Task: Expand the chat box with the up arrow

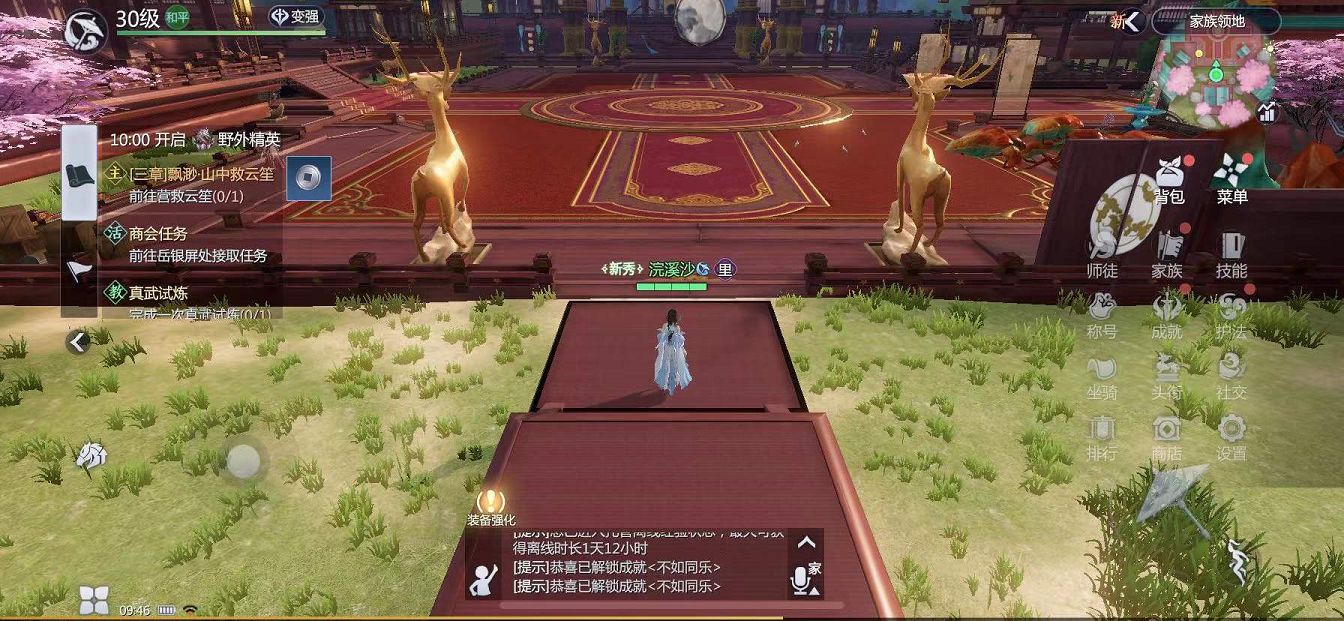Action: pyautogui.click(x=806, y=543)
